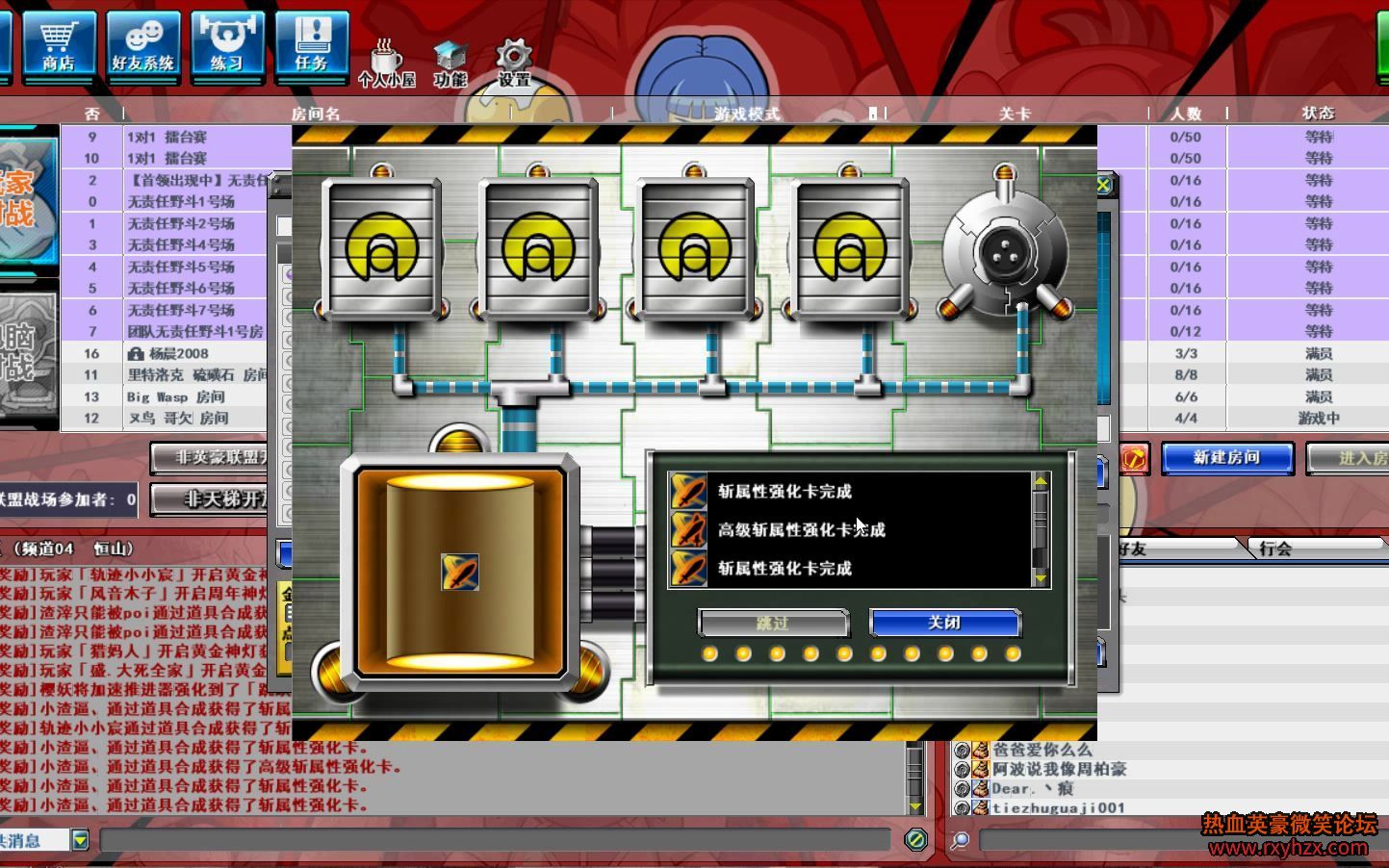Open the 练习 practice mode
Viewport: 1389px width, 868px height.
tap(226, 42)
